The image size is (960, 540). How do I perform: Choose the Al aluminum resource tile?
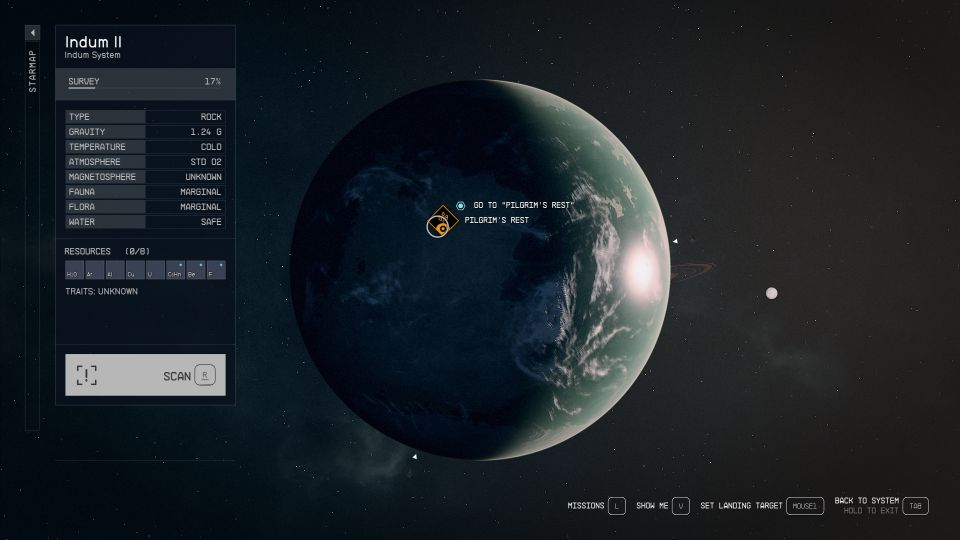(114, 270)
